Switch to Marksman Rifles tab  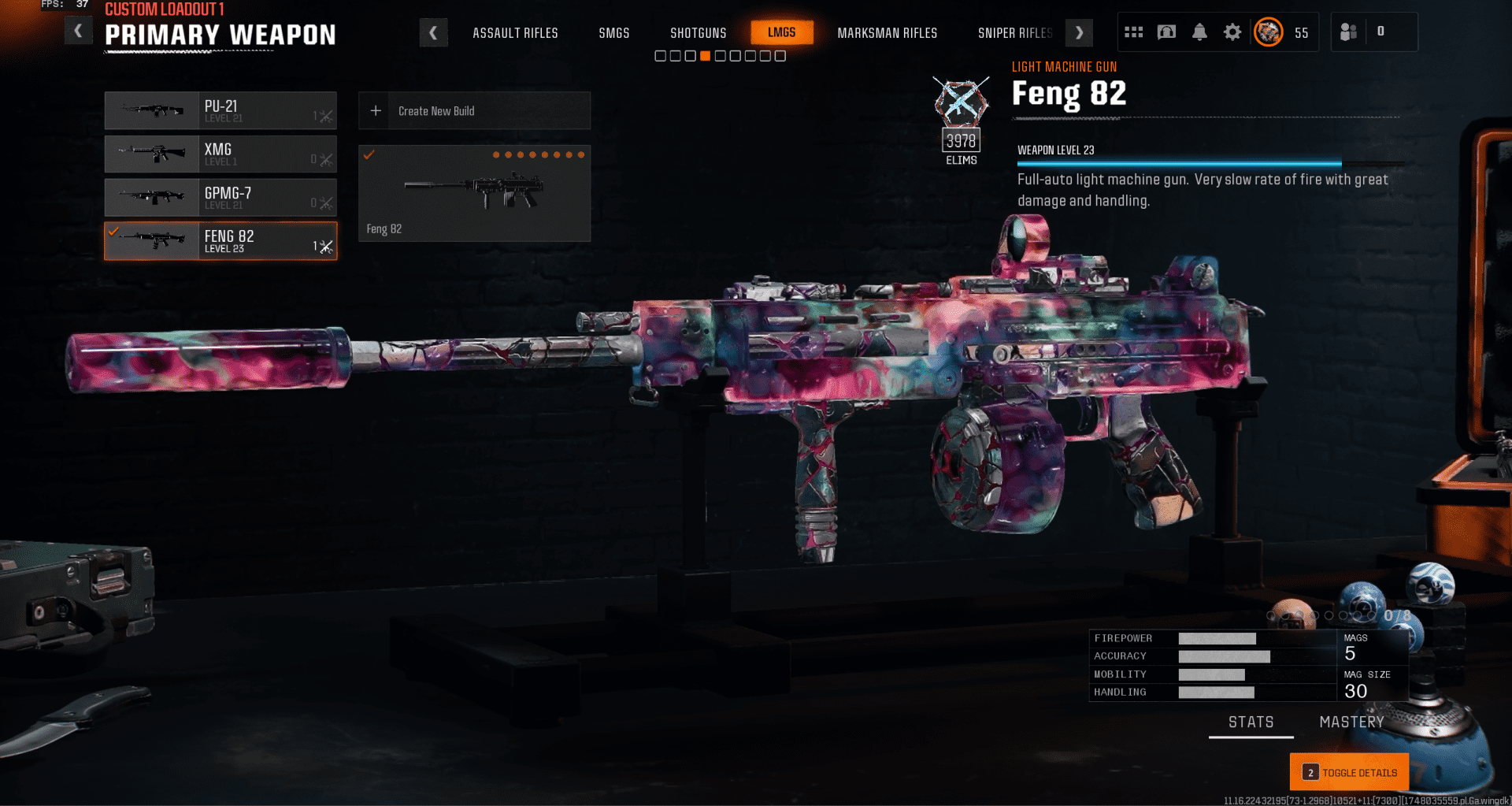[x=887, y=33]
